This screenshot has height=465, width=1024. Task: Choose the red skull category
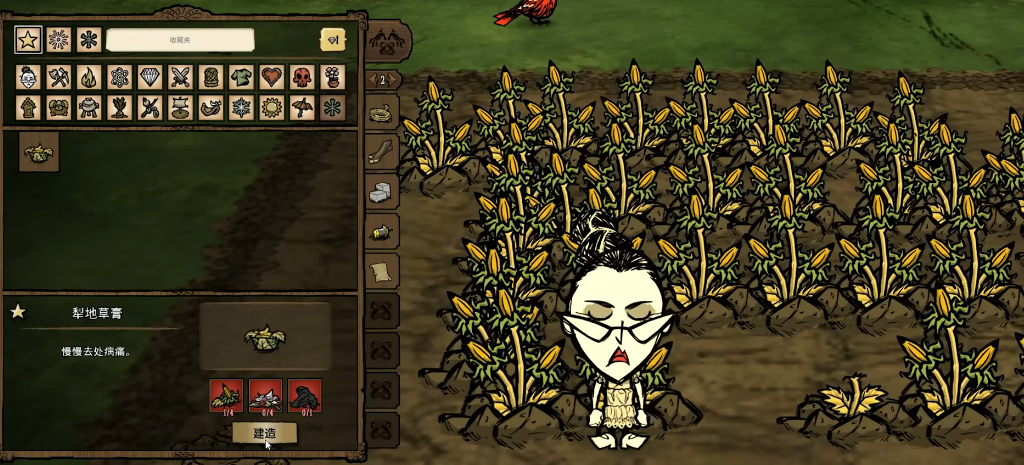[x=302, y=77]
